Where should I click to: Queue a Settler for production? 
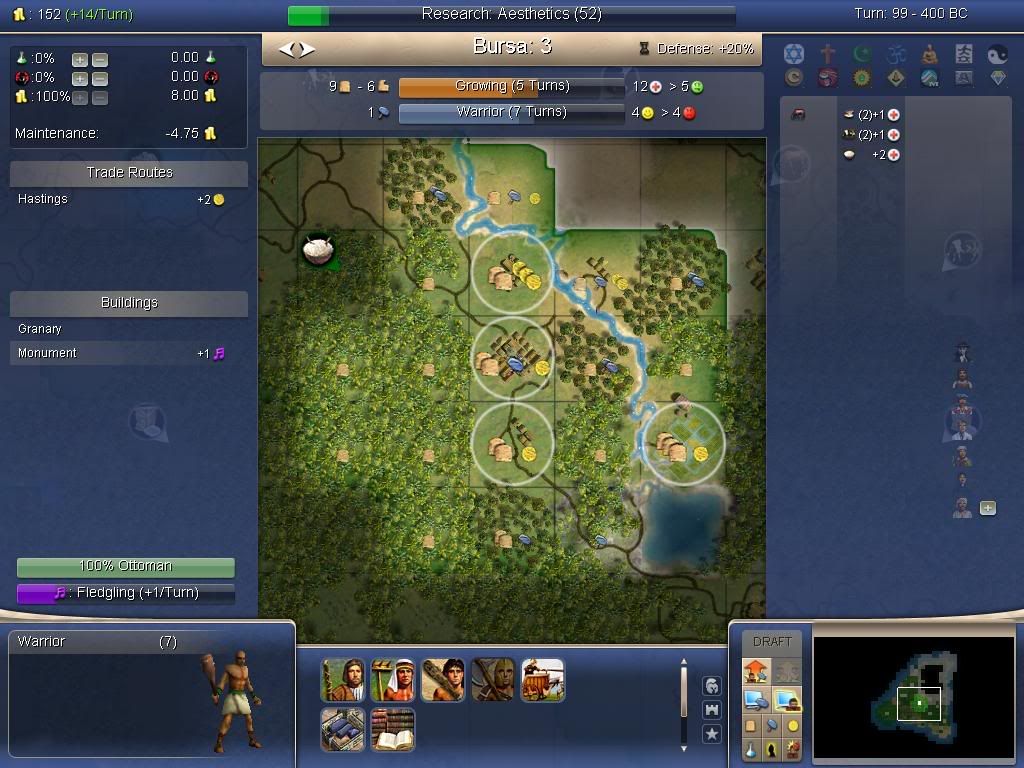342,680
